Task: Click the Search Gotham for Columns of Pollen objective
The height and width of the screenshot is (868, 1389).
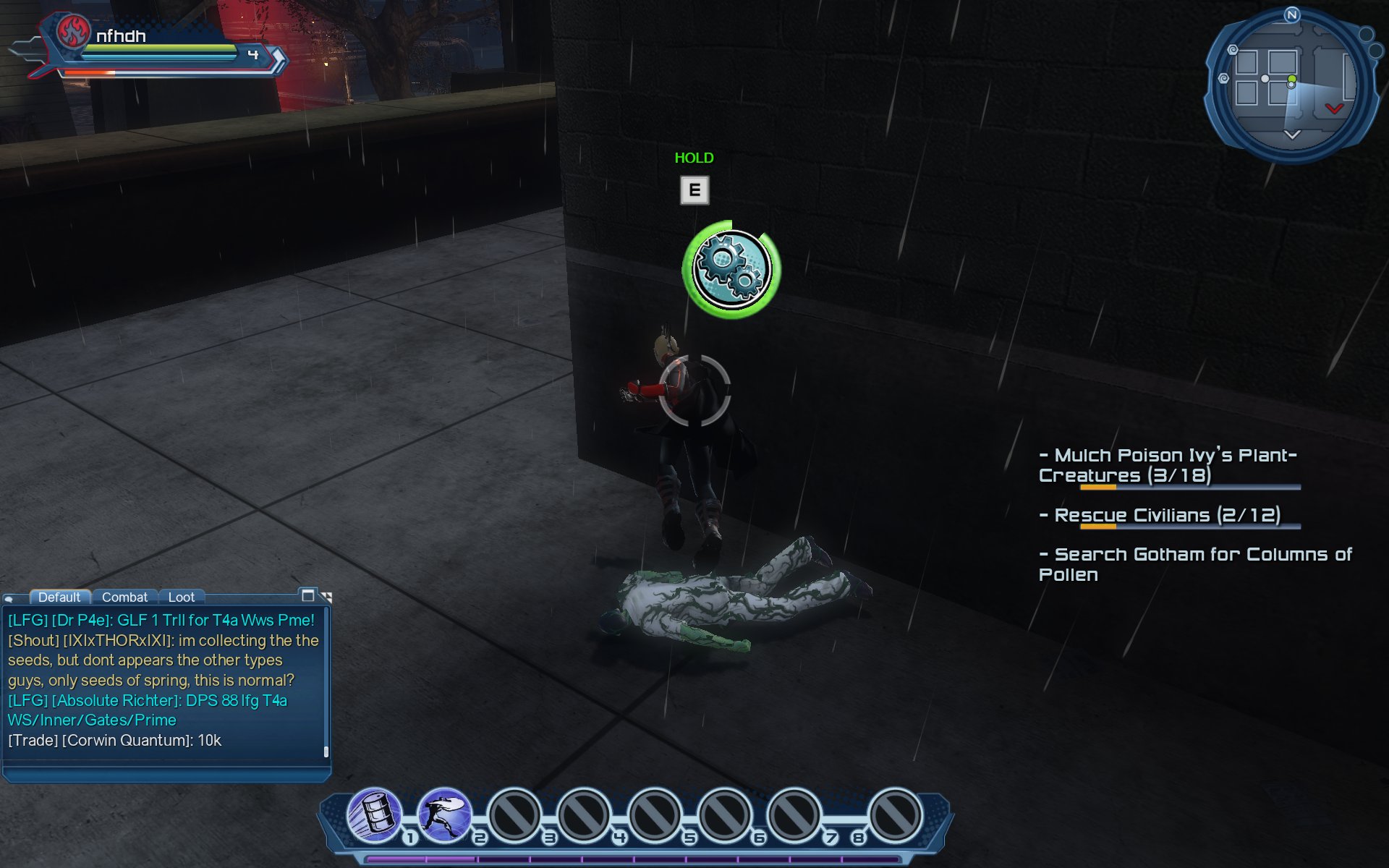Action: (1195, 564)
